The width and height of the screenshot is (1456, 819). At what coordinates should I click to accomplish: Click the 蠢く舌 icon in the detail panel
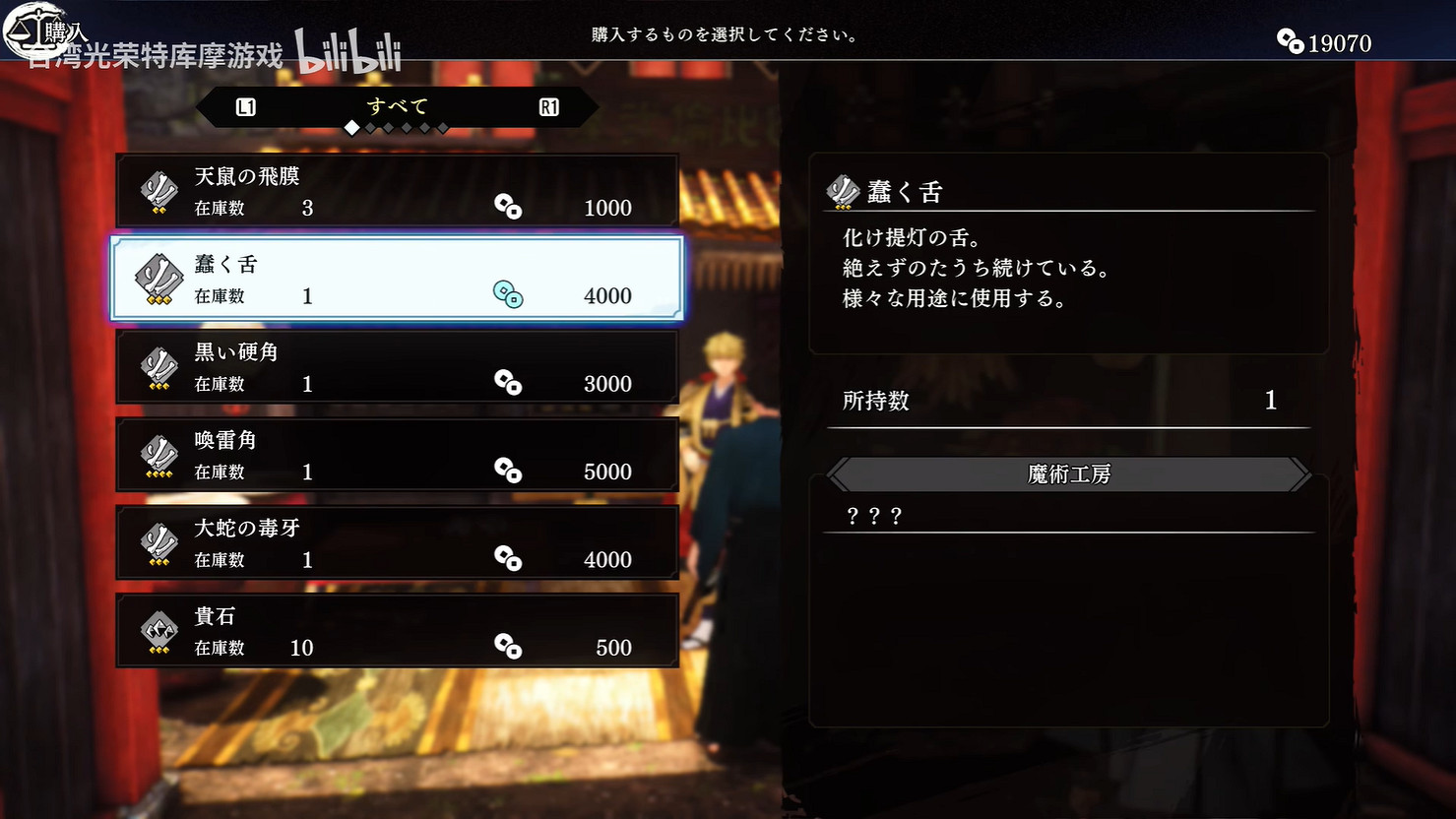(x=842, y=191)
